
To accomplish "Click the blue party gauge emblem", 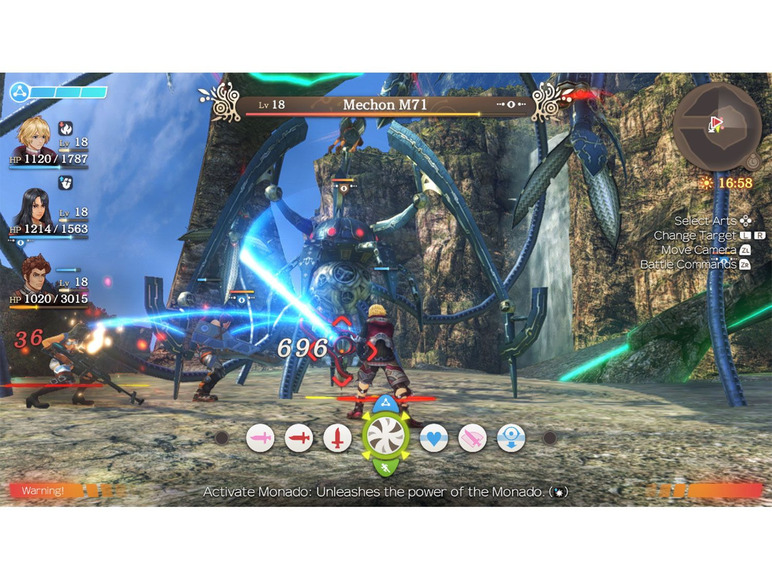I will tap(18, 93).
